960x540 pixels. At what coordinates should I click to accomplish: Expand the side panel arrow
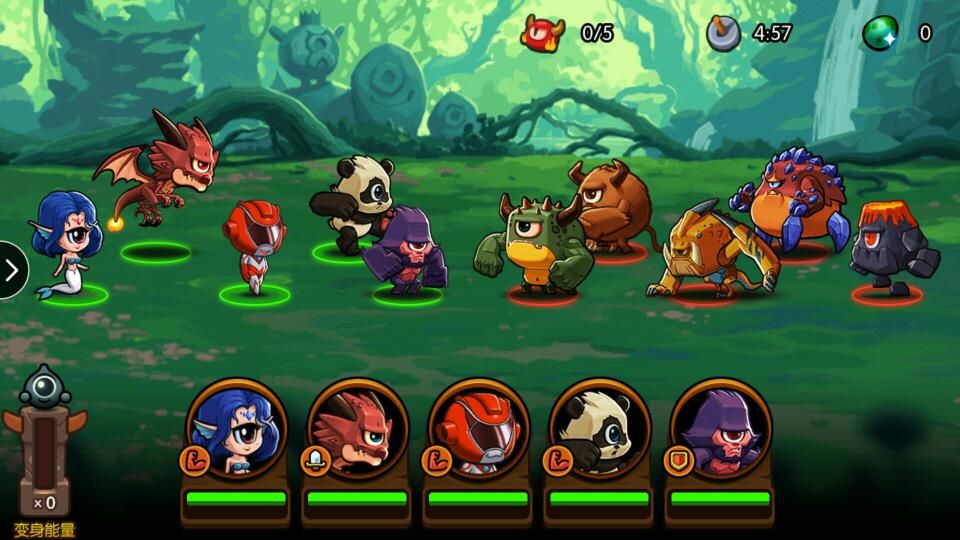[12, 270]
